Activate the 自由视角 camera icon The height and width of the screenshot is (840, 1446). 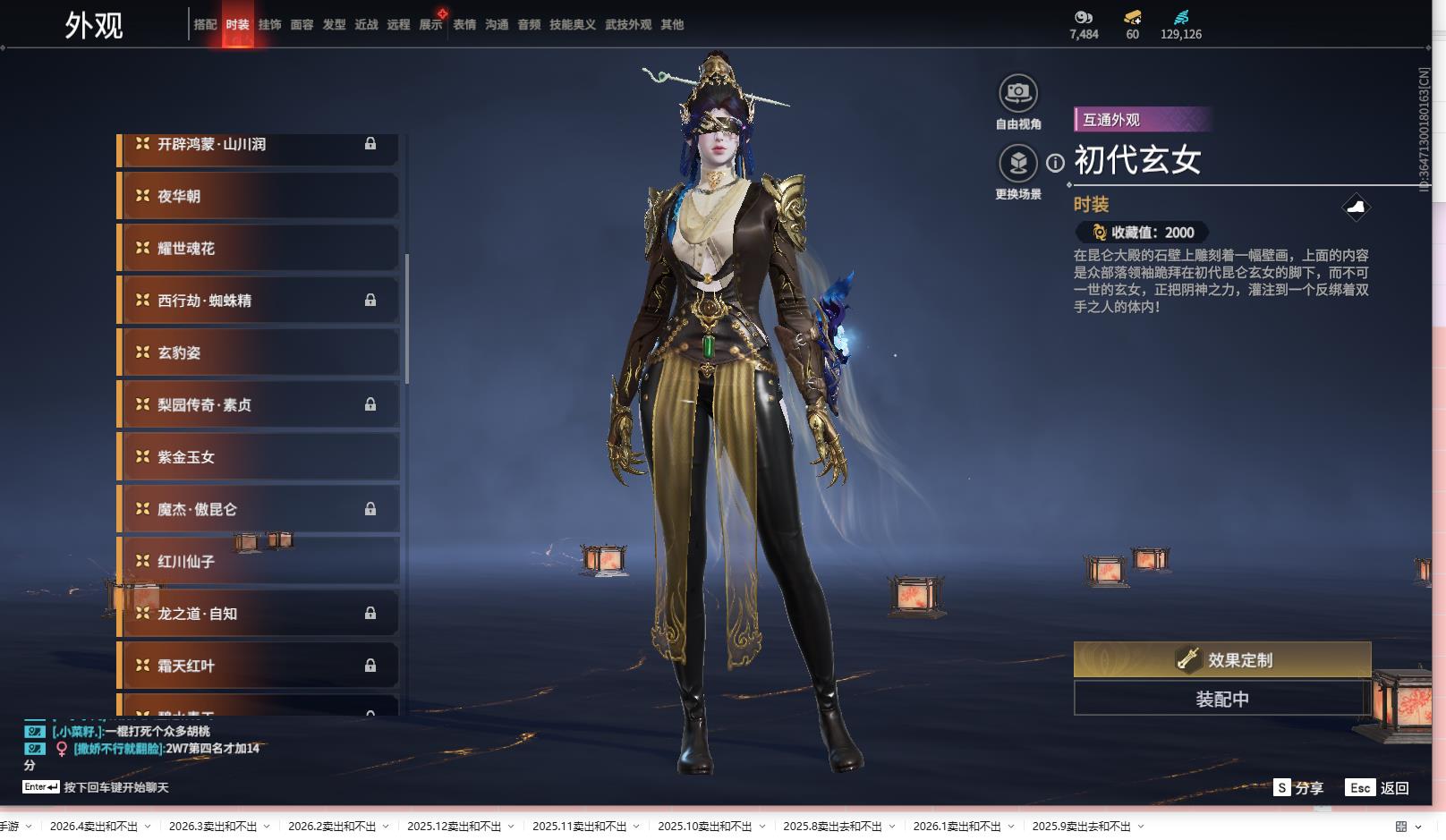pyautogui.click(x=1017, y=93)
